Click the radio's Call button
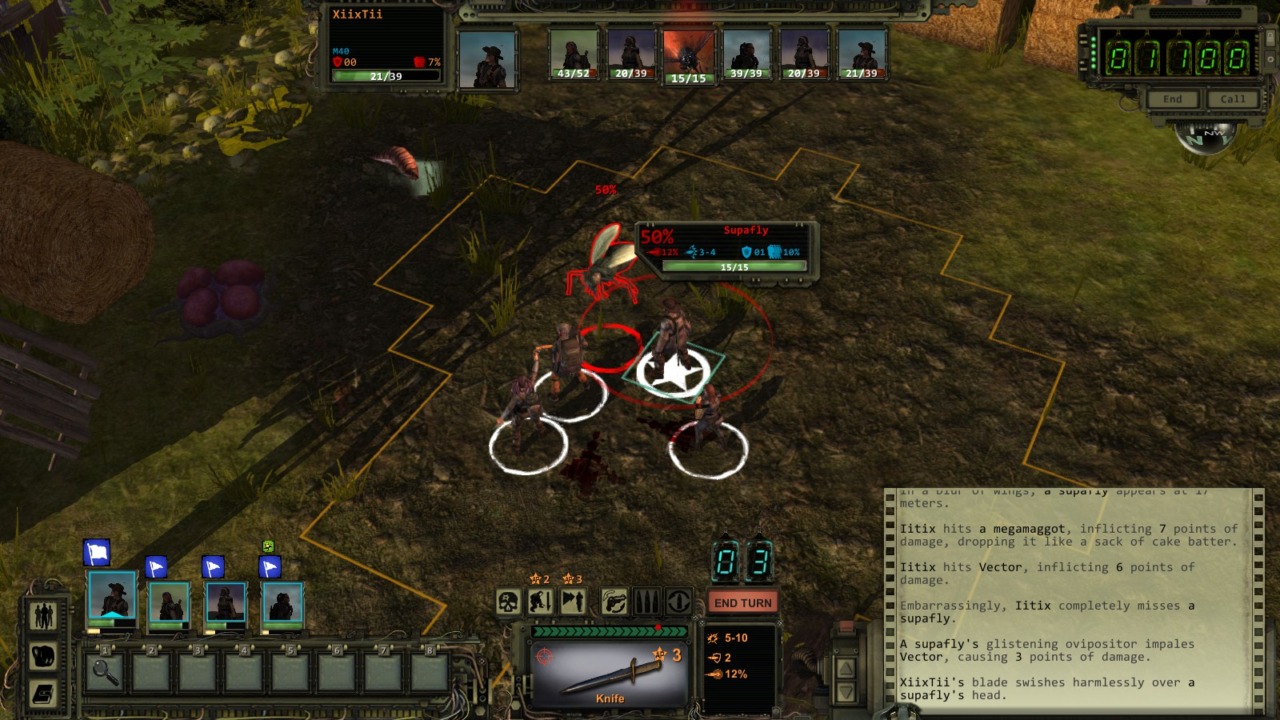This screenshot has height=720, width=1280. click(x=1233, y=99)
